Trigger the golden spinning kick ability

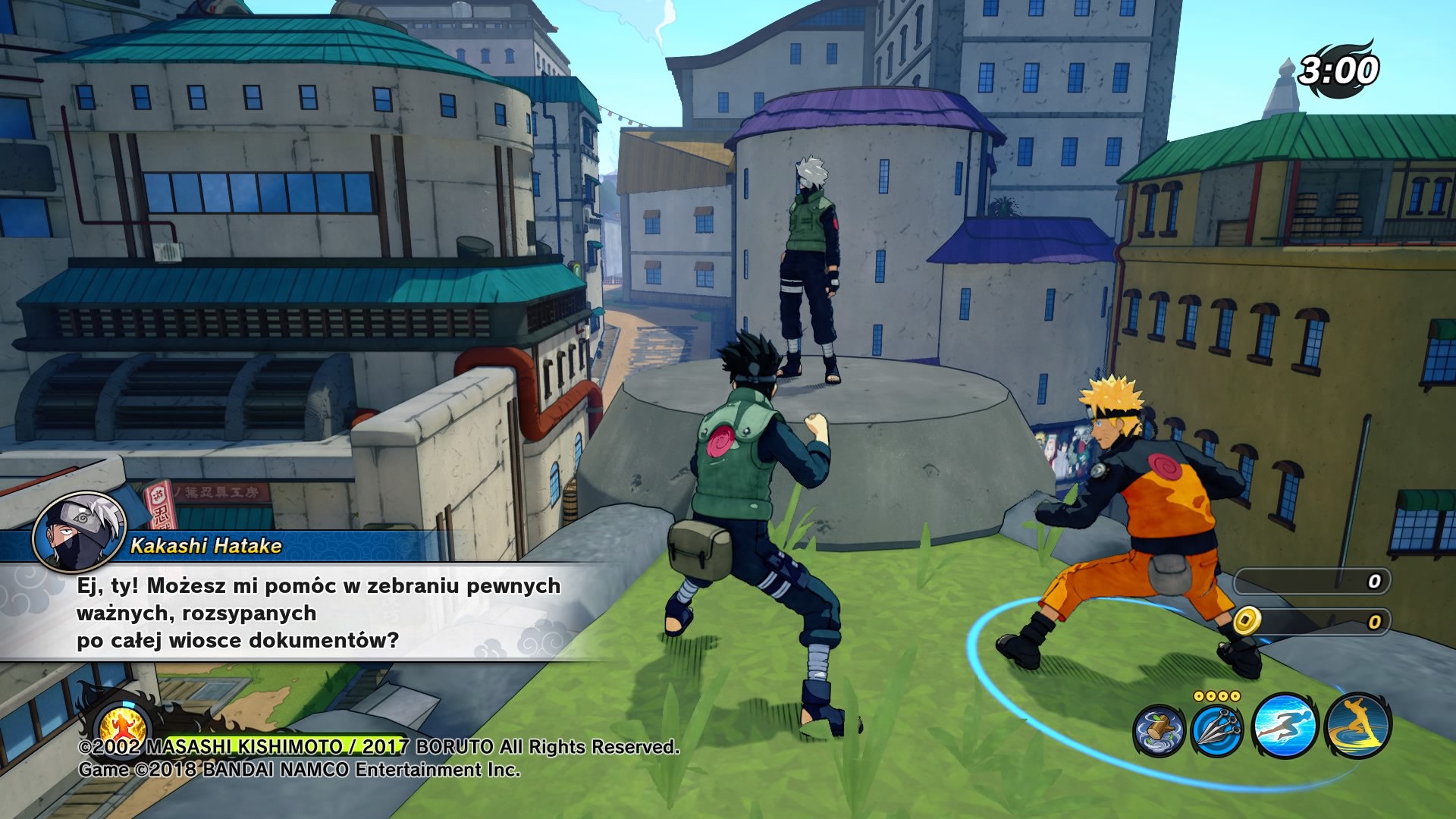coord(1357,726)
